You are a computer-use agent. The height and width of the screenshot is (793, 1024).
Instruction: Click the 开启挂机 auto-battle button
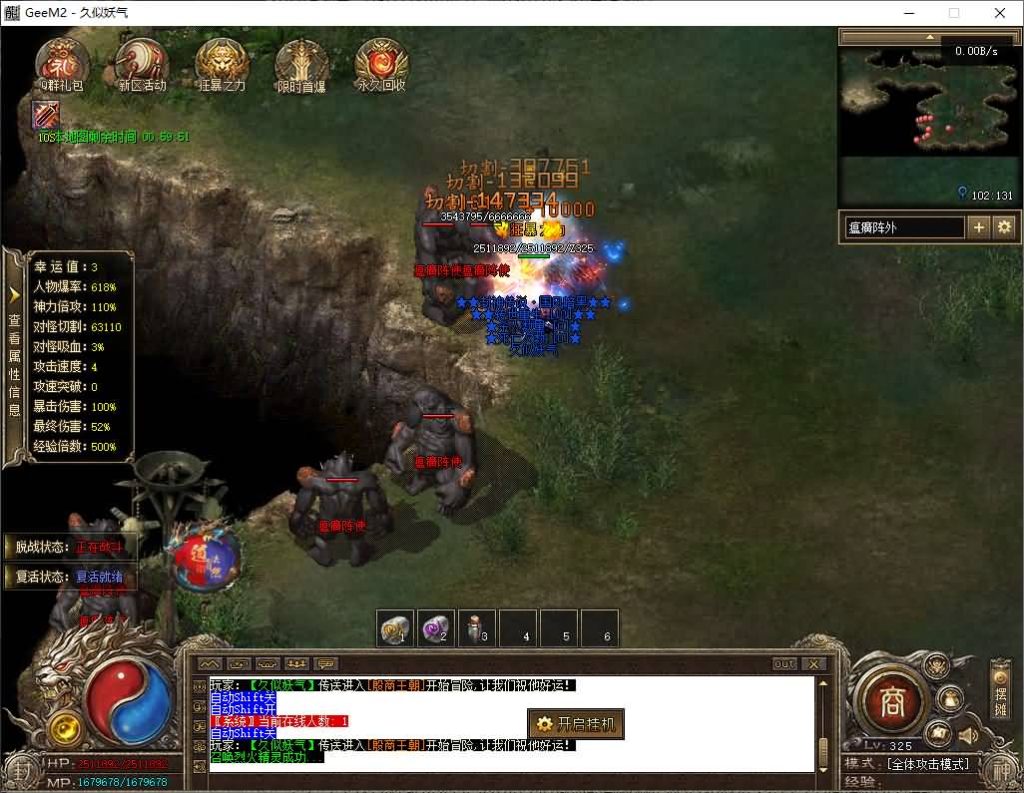pos(576,724)
